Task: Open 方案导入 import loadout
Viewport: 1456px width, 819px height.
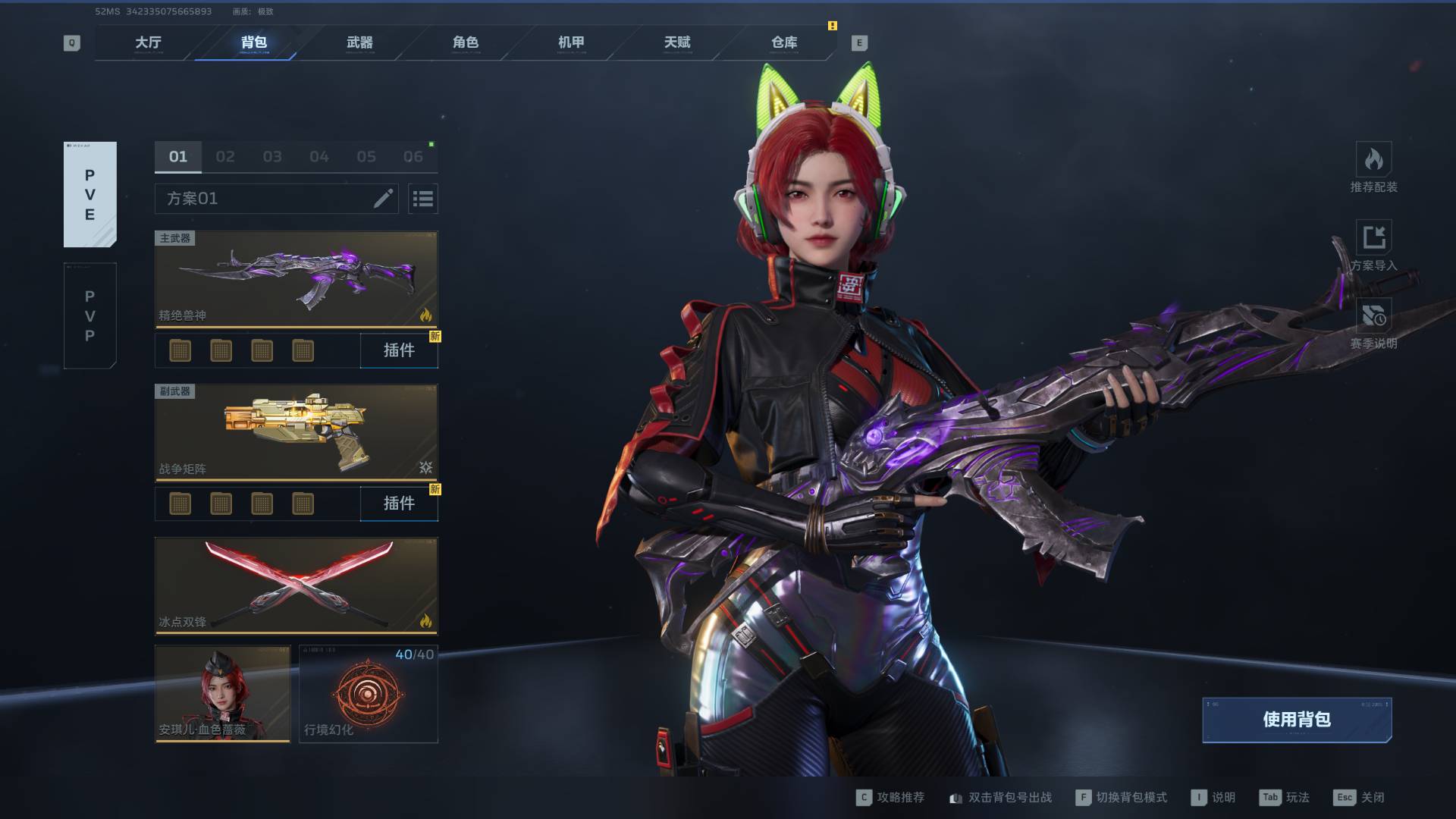Action: pyautogui.click(x=1373, y=246)
